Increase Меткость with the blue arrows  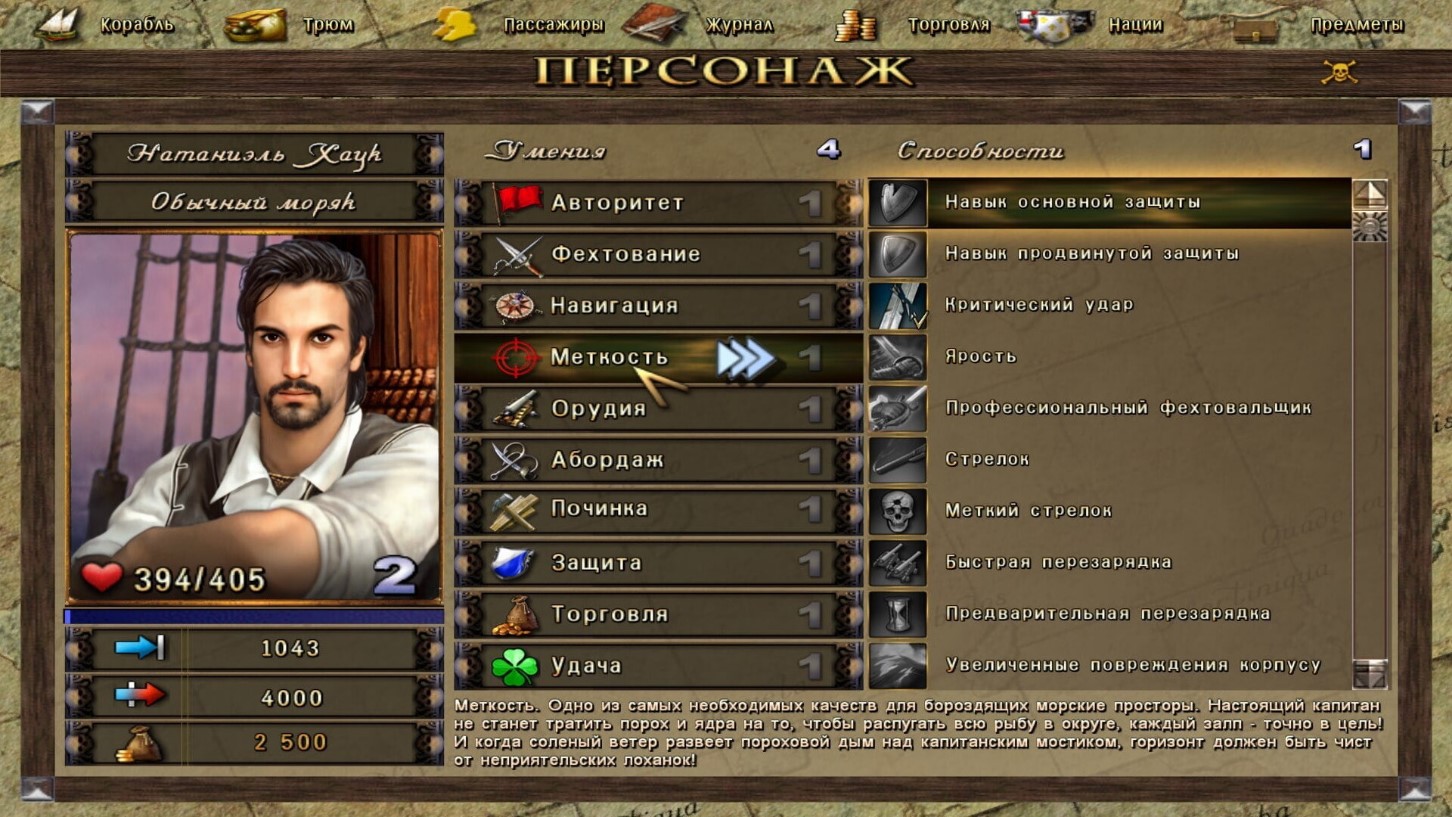[x=746, y=359]
